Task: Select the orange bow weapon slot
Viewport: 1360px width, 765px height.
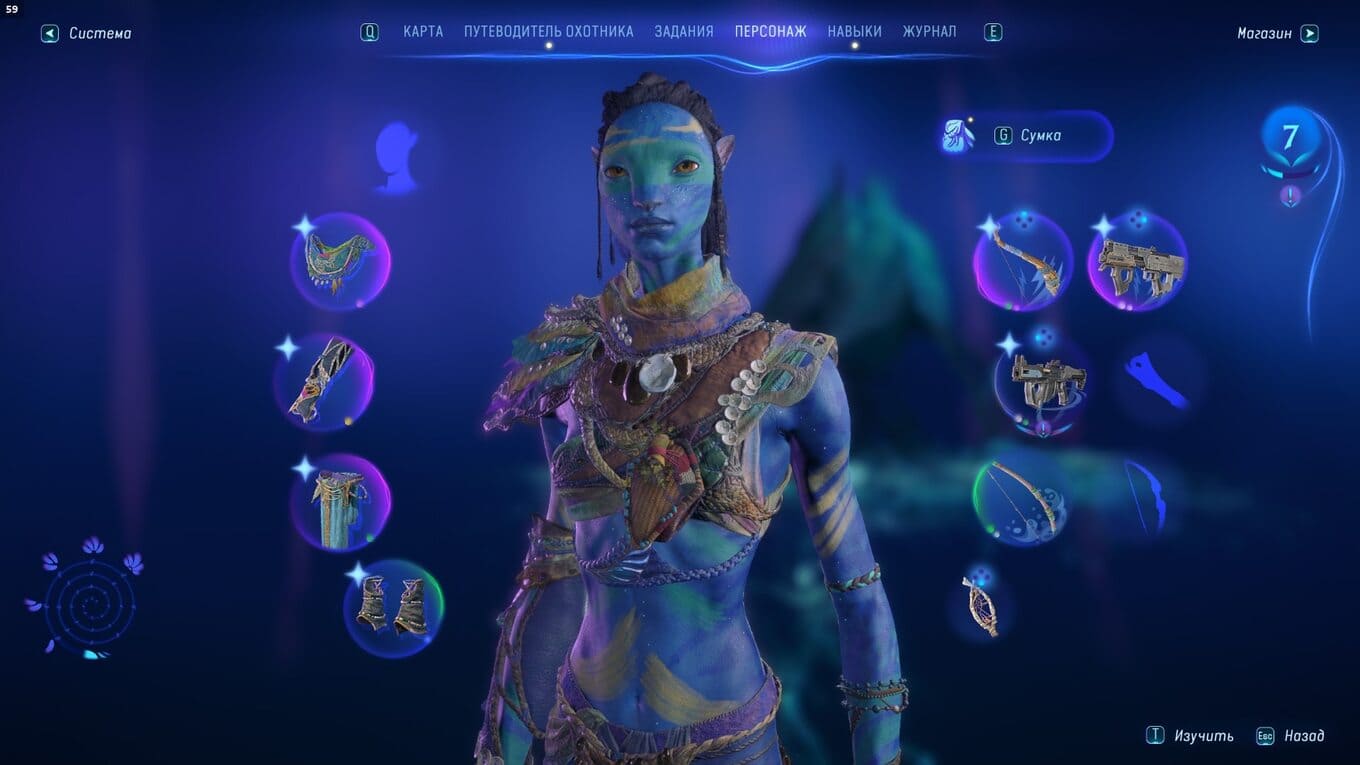Action: pyautogui.click(x=1022, y=261)
